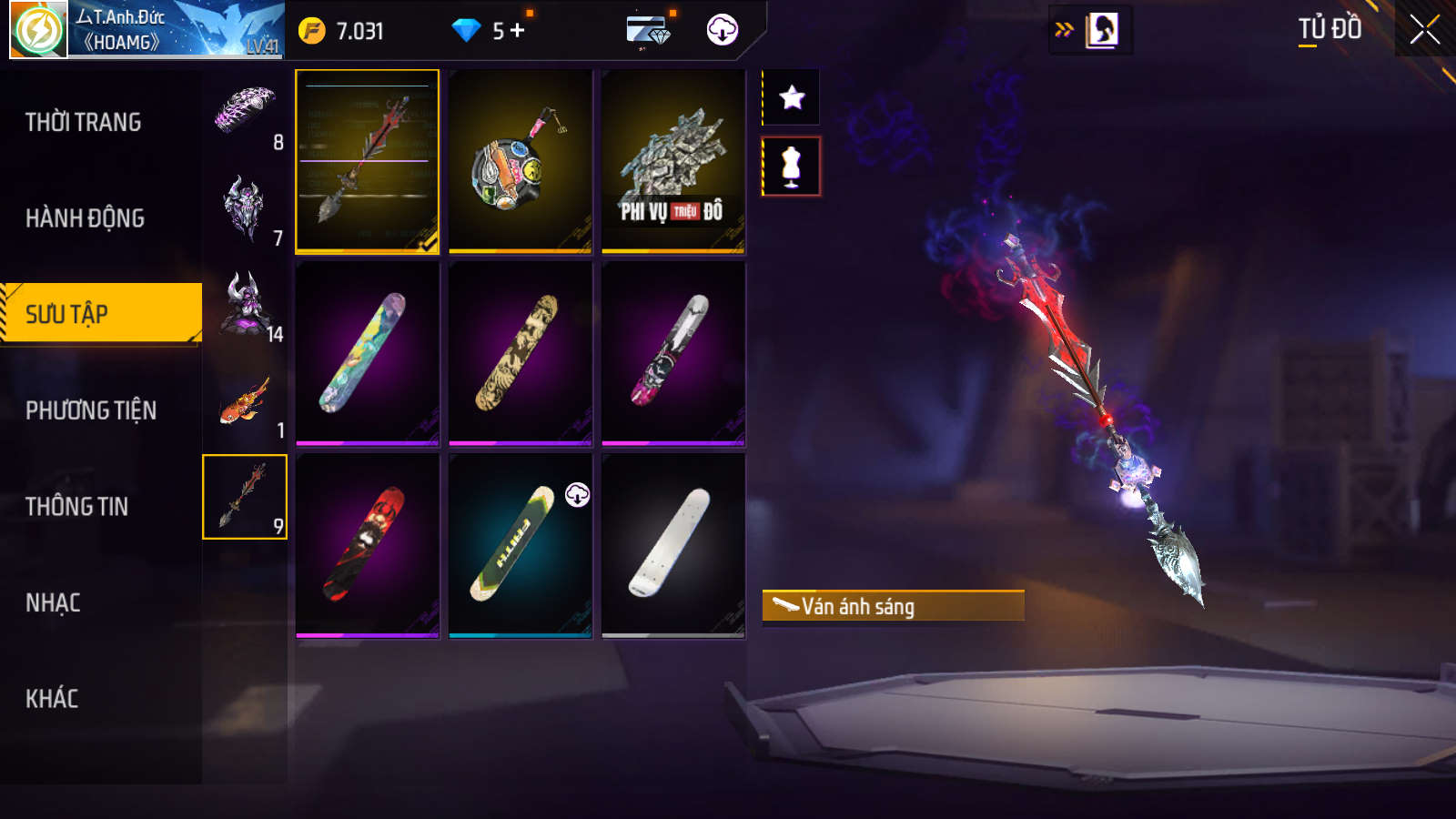Pick the Phi Vụ Triệu Đô money skin

[673, 161]
